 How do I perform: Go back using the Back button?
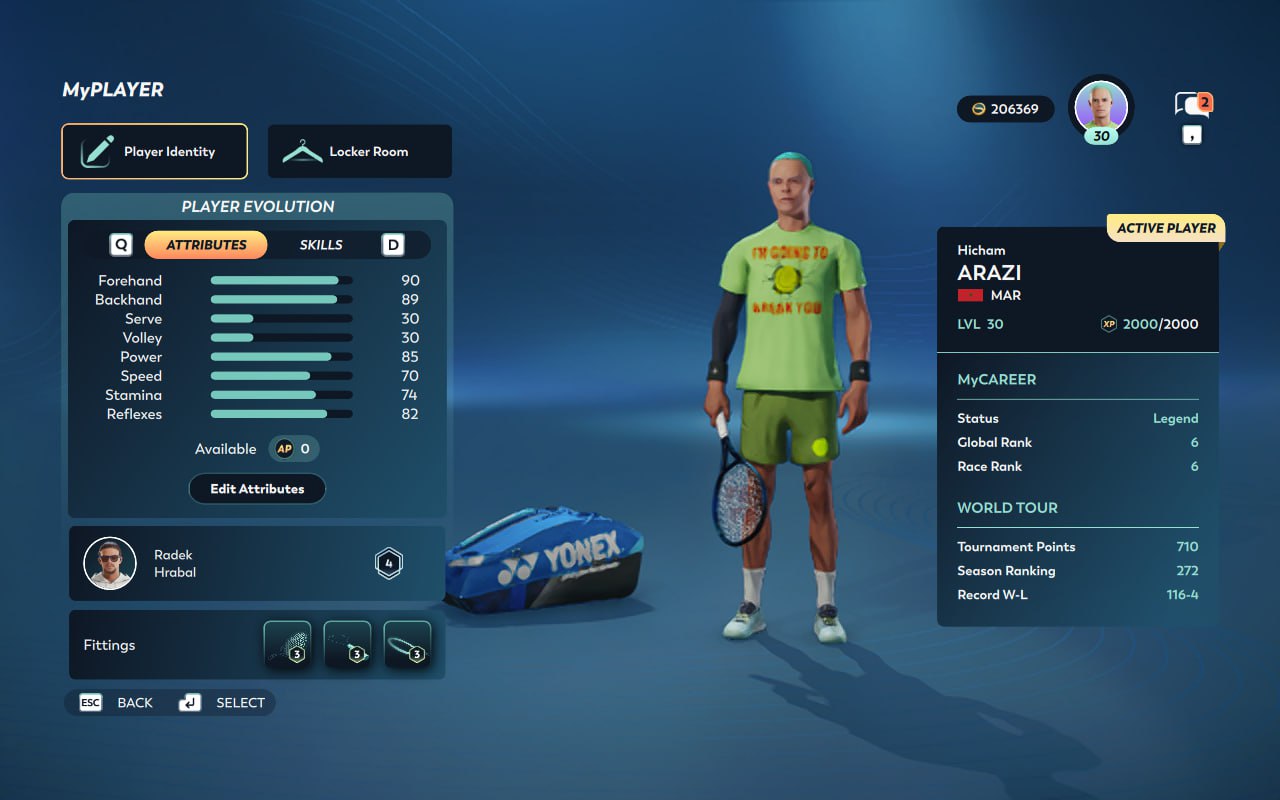117,703
